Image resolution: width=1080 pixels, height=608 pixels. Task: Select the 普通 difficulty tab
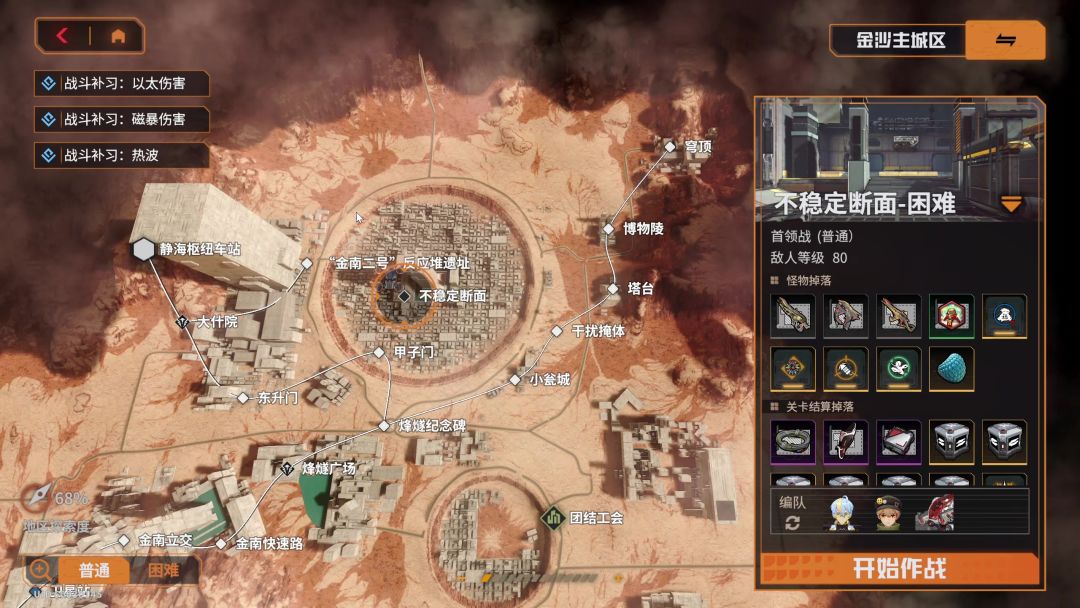94,570
